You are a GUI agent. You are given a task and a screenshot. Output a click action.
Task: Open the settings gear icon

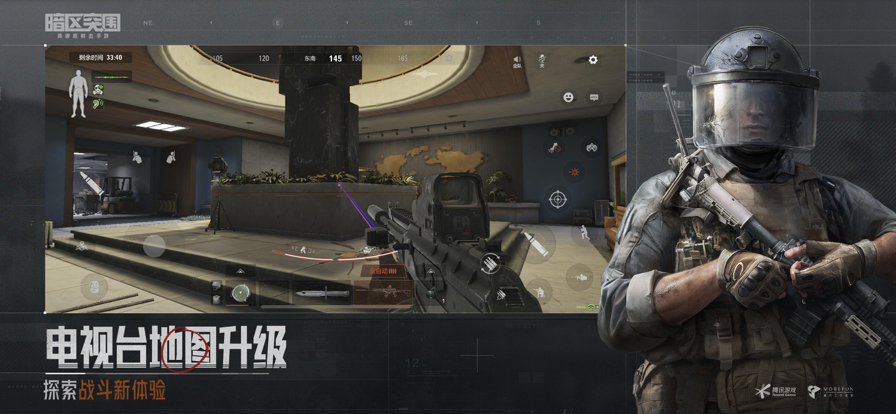click(x=593, y=60)
